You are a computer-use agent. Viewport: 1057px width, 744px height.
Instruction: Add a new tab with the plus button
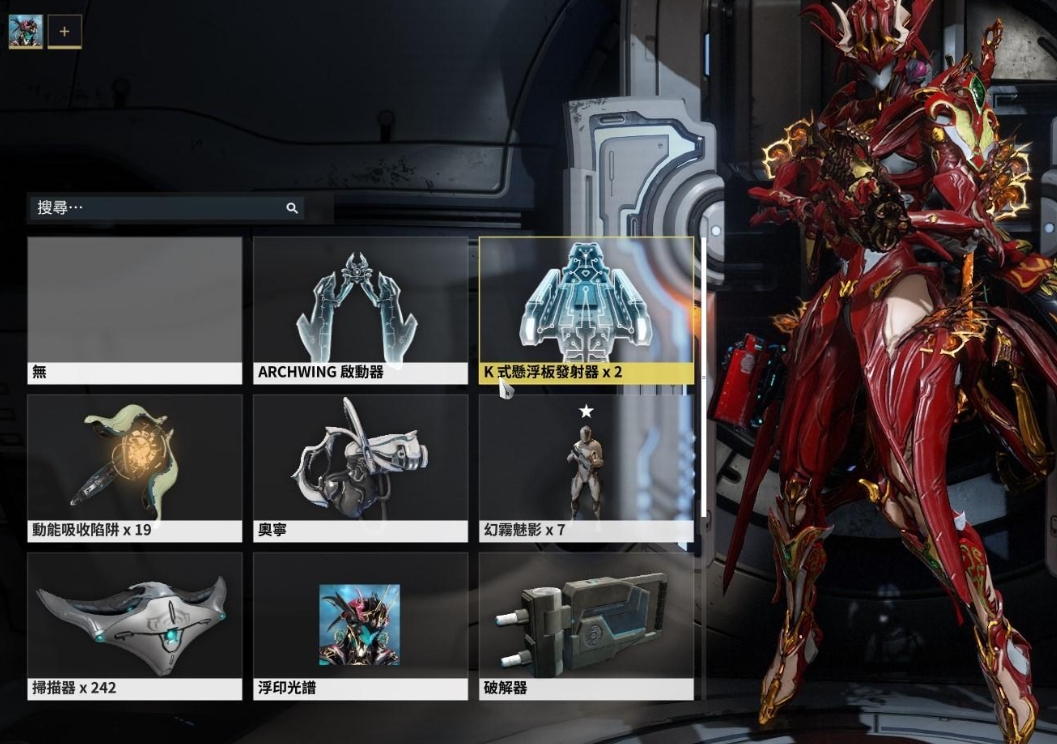pos(65,31)
